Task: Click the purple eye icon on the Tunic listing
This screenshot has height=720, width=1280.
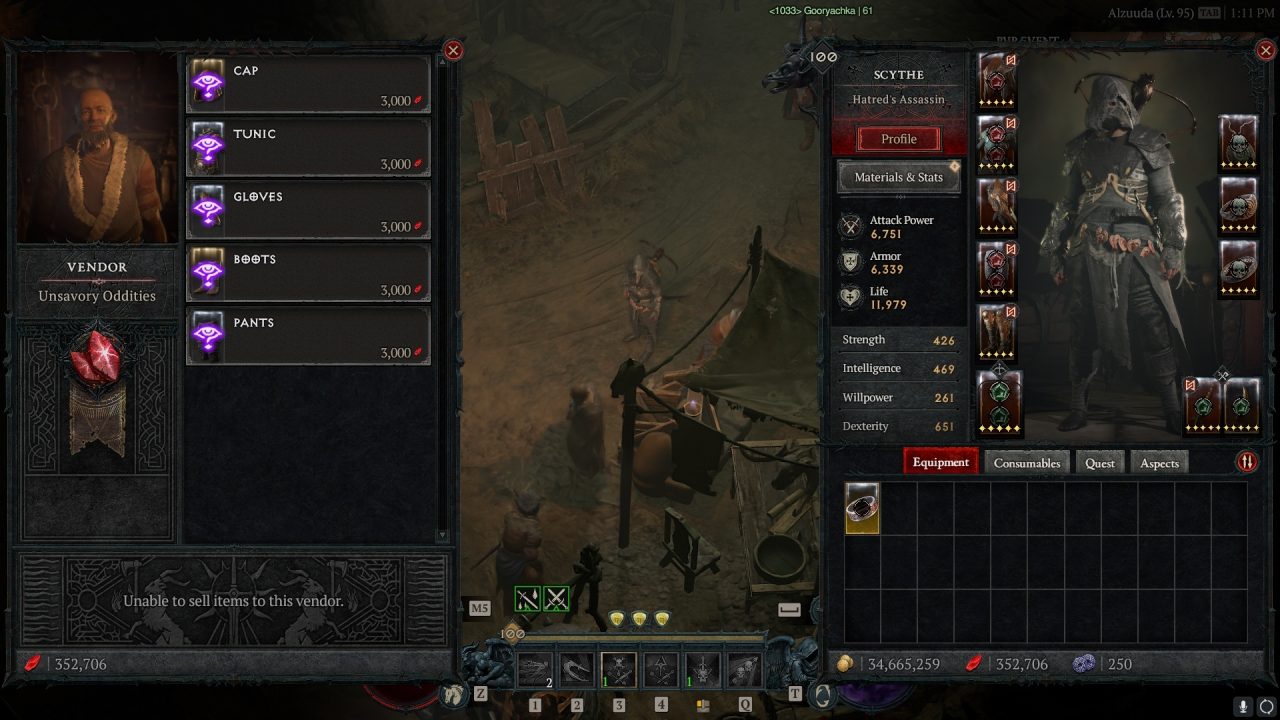Action: click(207, 145)
